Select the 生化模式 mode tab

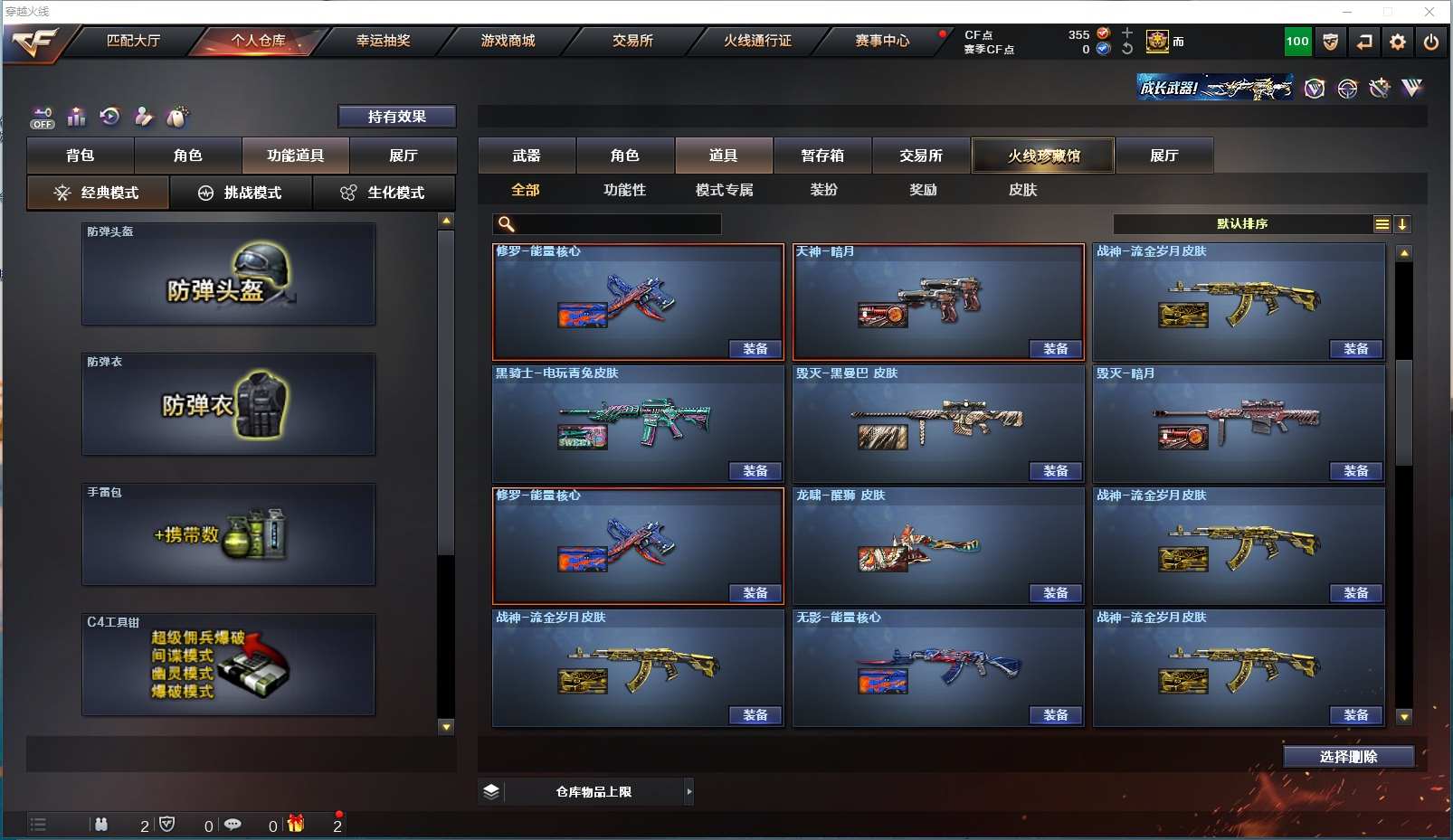385,193
